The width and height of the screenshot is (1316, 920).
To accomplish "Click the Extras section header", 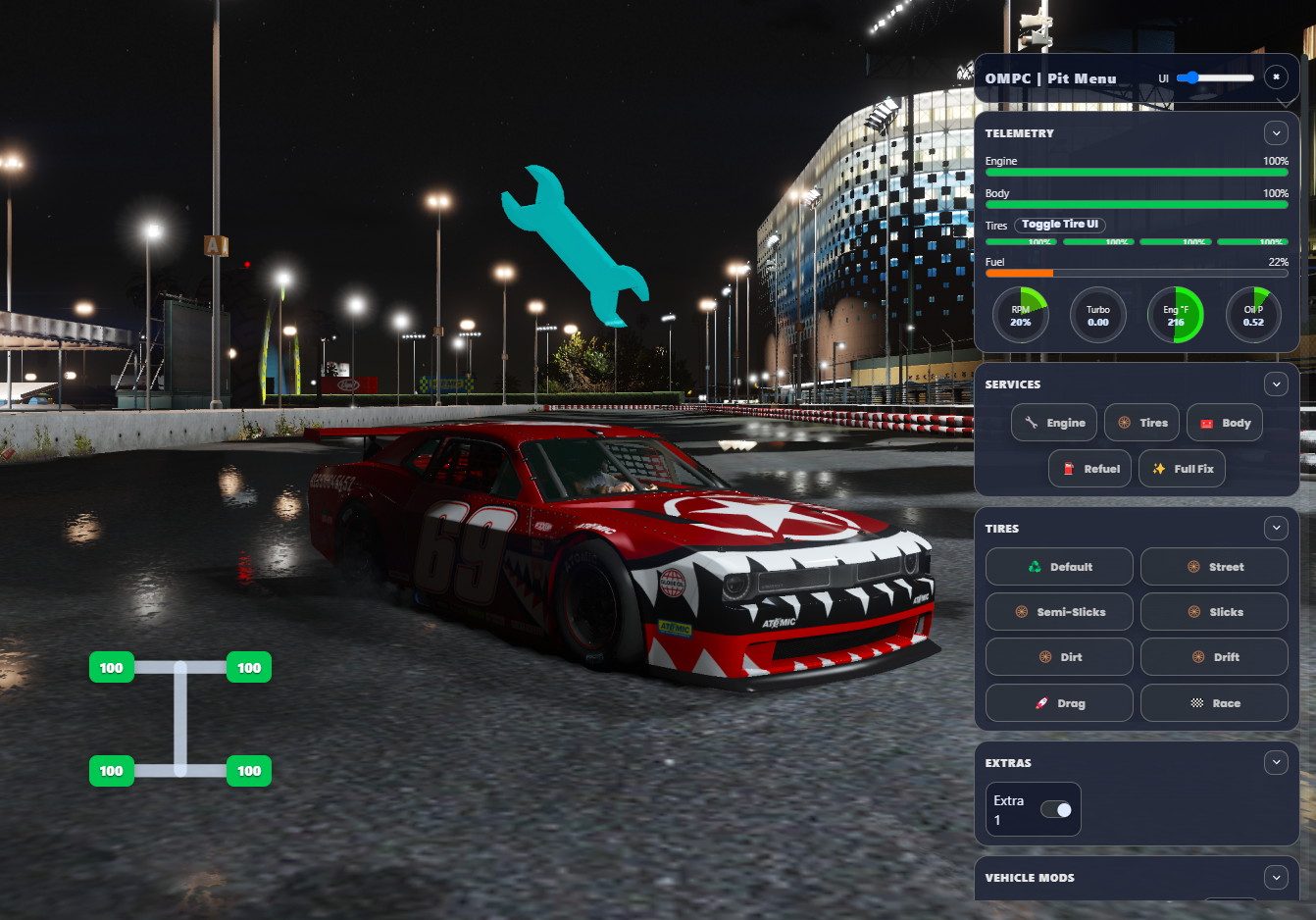I will (1007, 762).
